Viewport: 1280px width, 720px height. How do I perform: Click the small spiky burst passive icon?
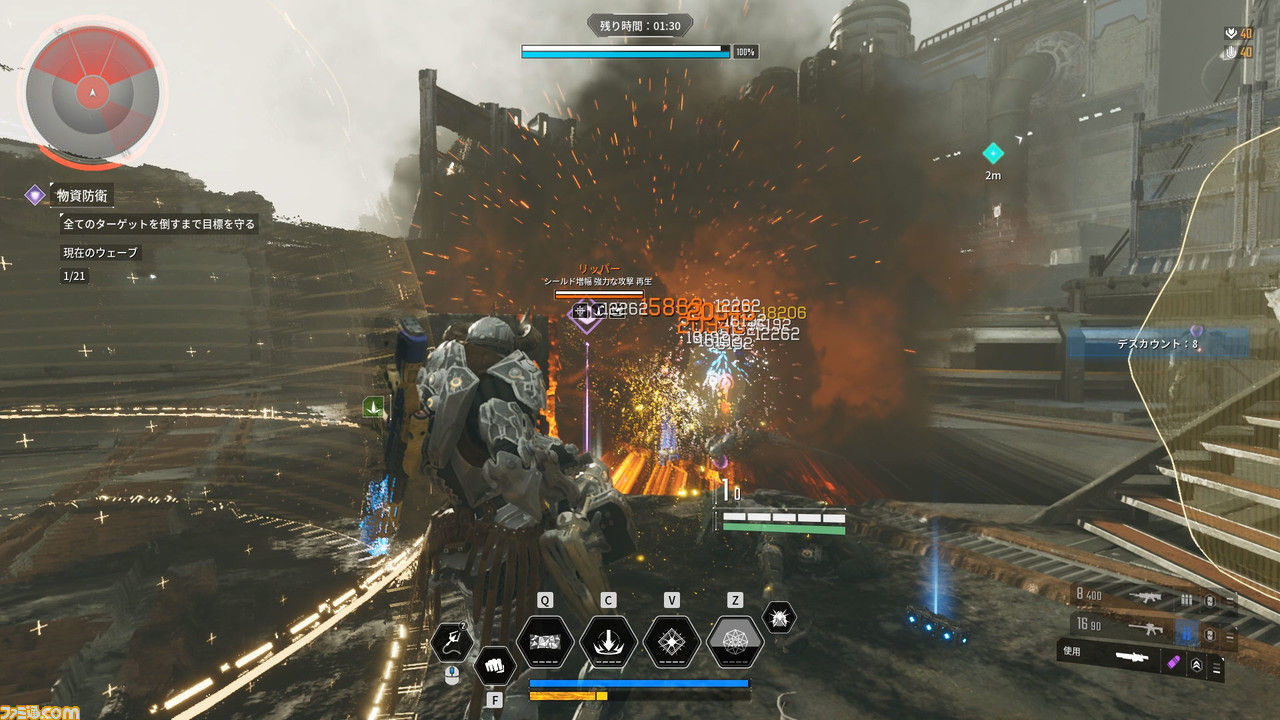779,618
